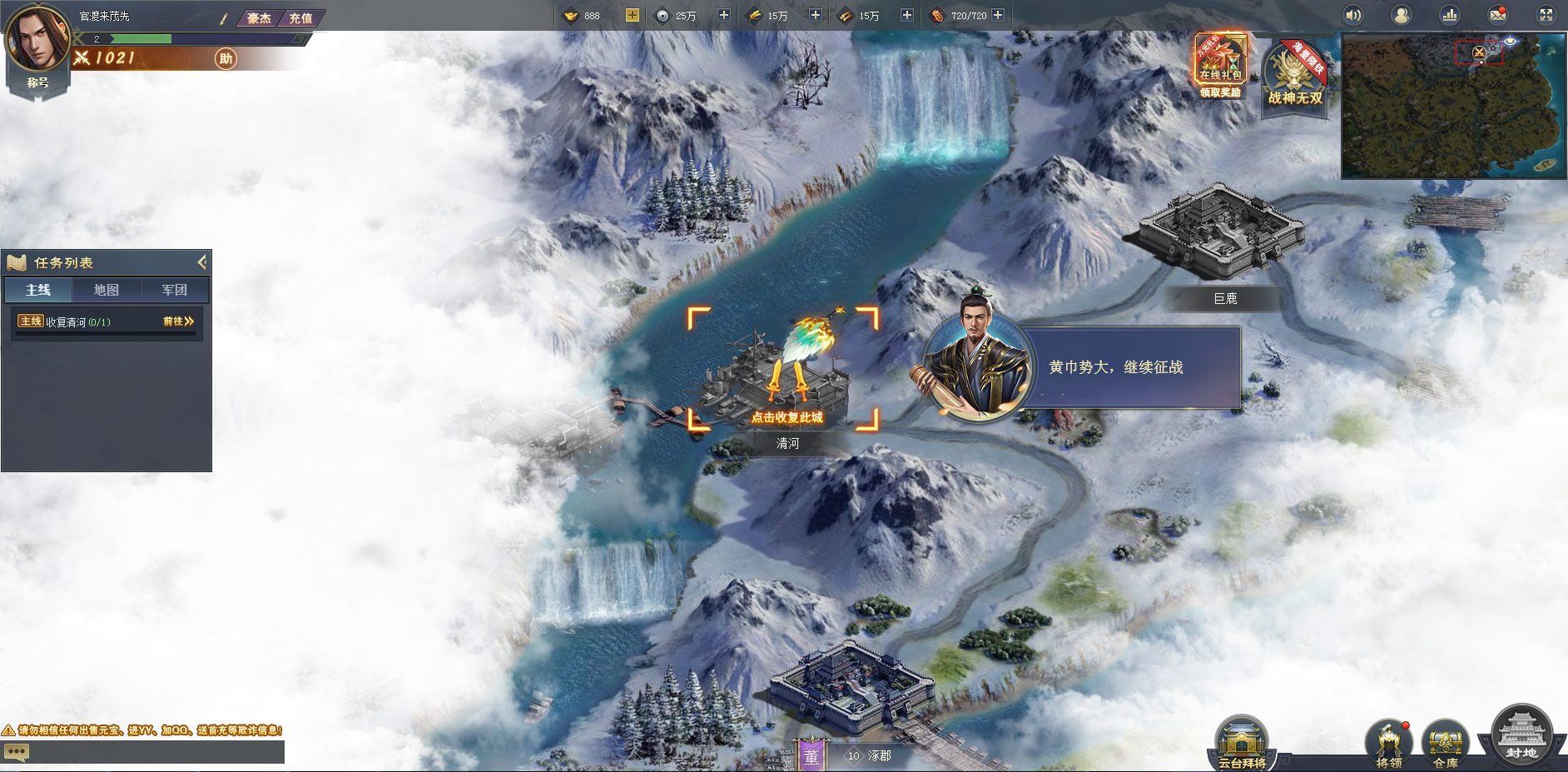Claim the 在线礼包 online gift reward
1568x772 pixels.
[1220, 67]
